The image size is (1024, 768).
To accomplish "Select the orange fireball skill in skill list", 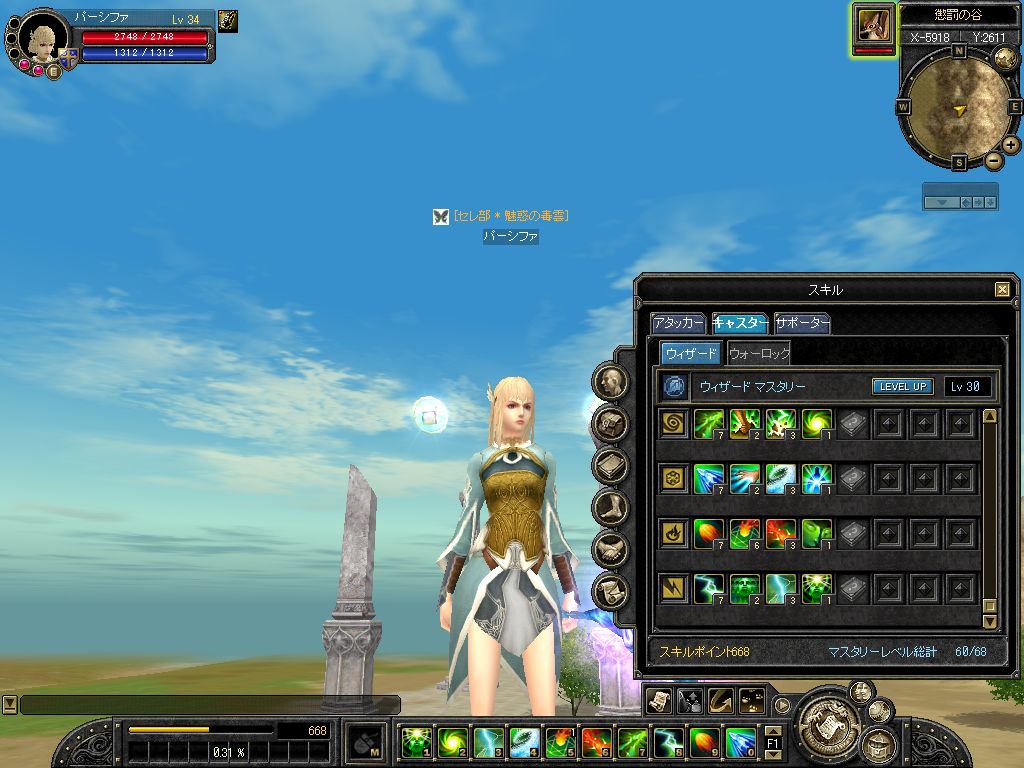I will tap(709, 533).
